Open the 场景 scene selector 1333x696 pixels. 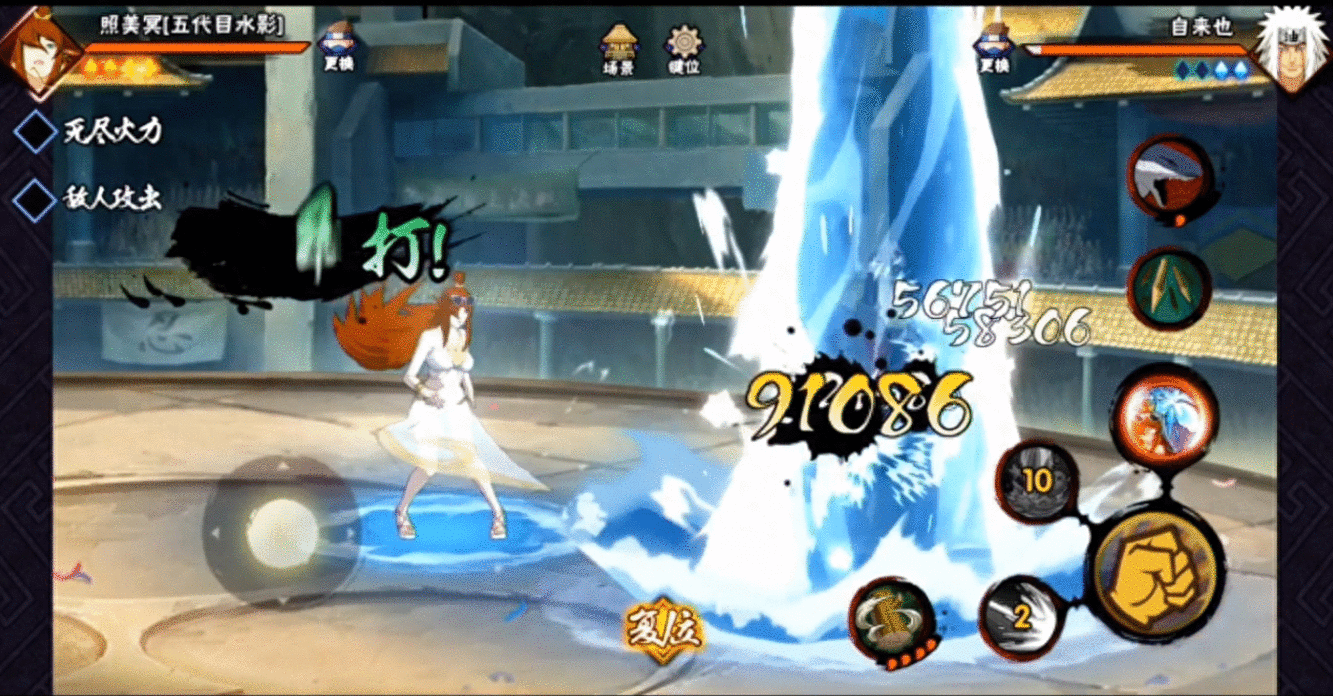click(x=619, y=50)
